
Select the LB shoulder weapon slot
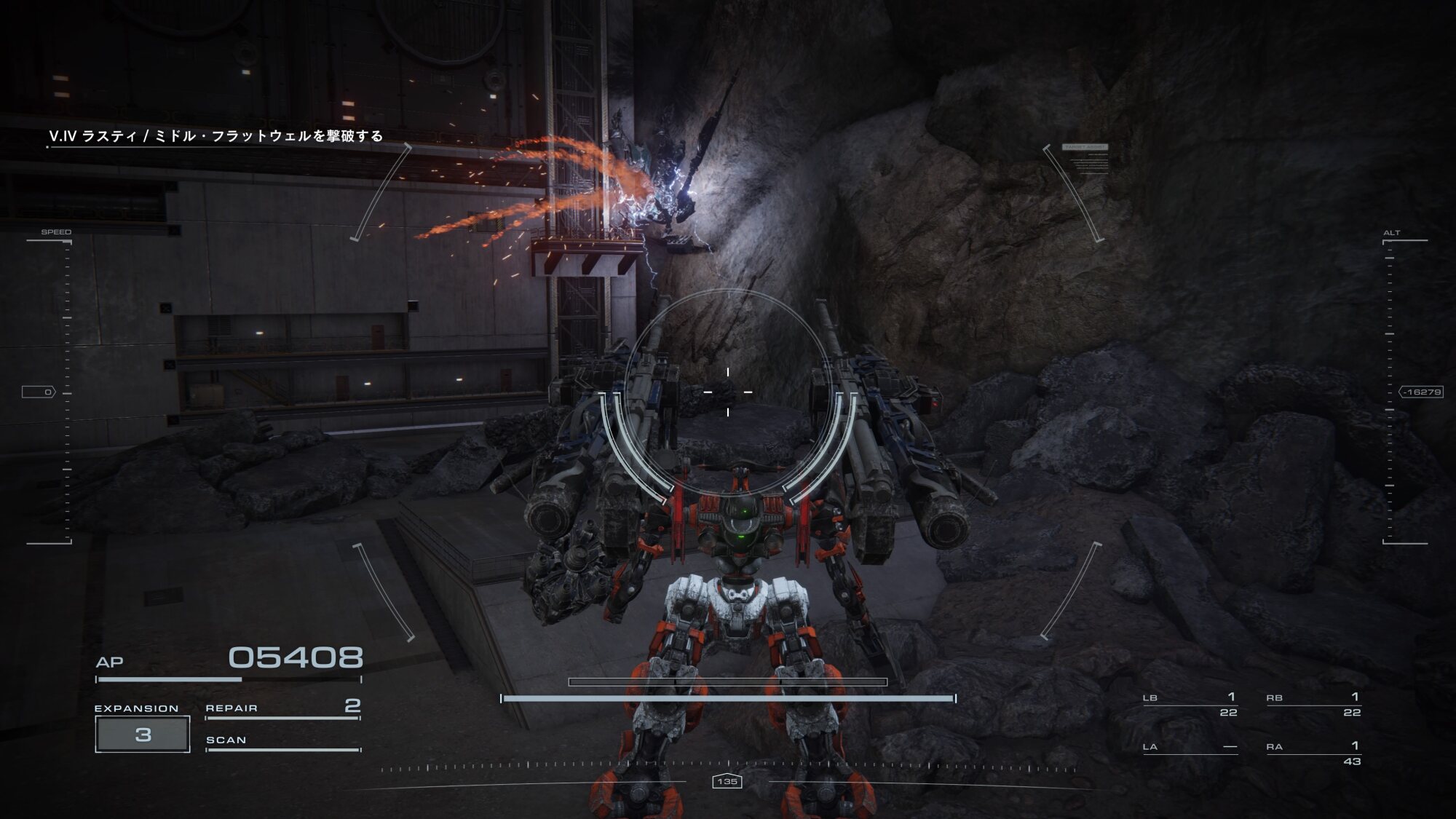tap(1190, 705)
